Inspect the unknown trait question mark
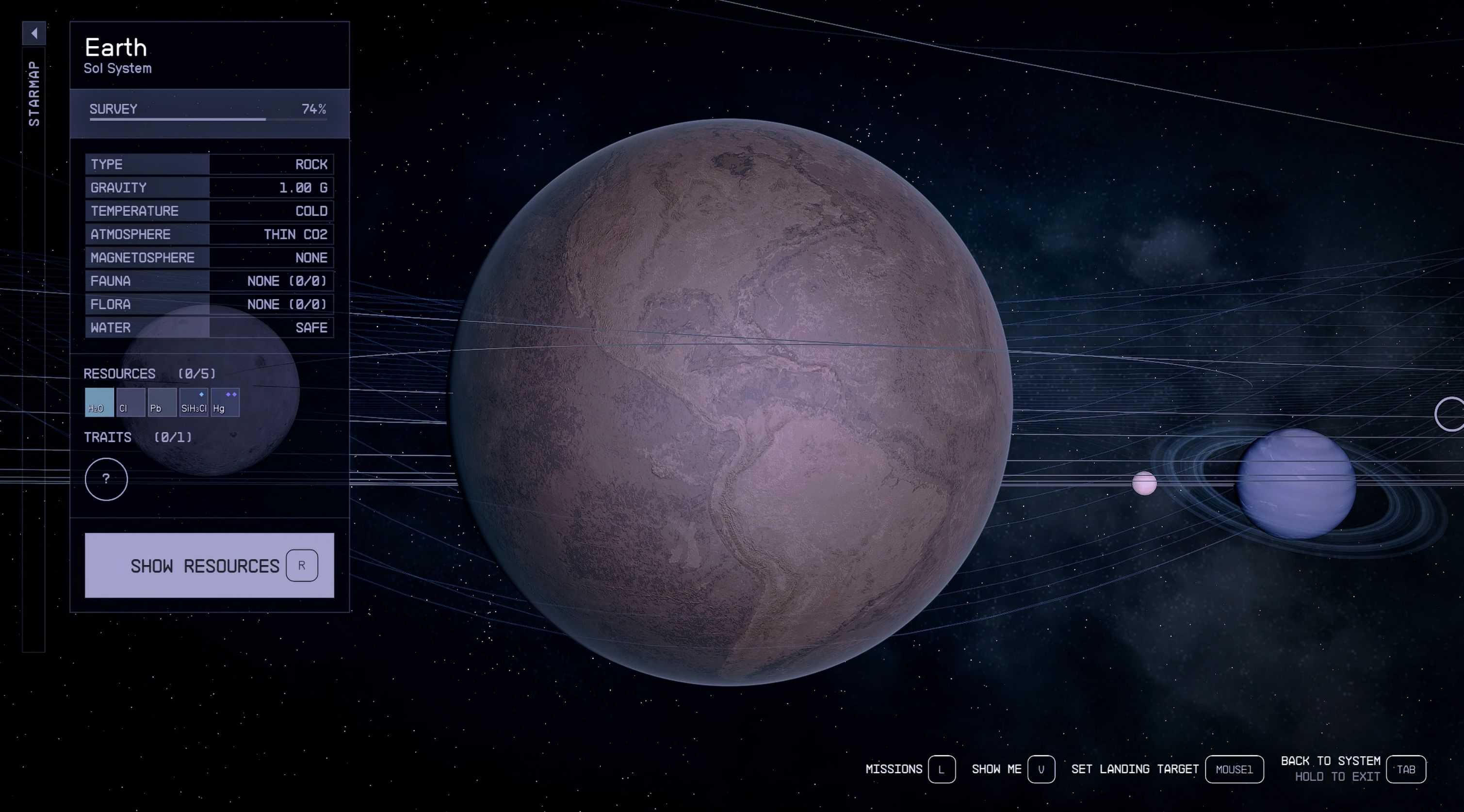 (106, 479)
